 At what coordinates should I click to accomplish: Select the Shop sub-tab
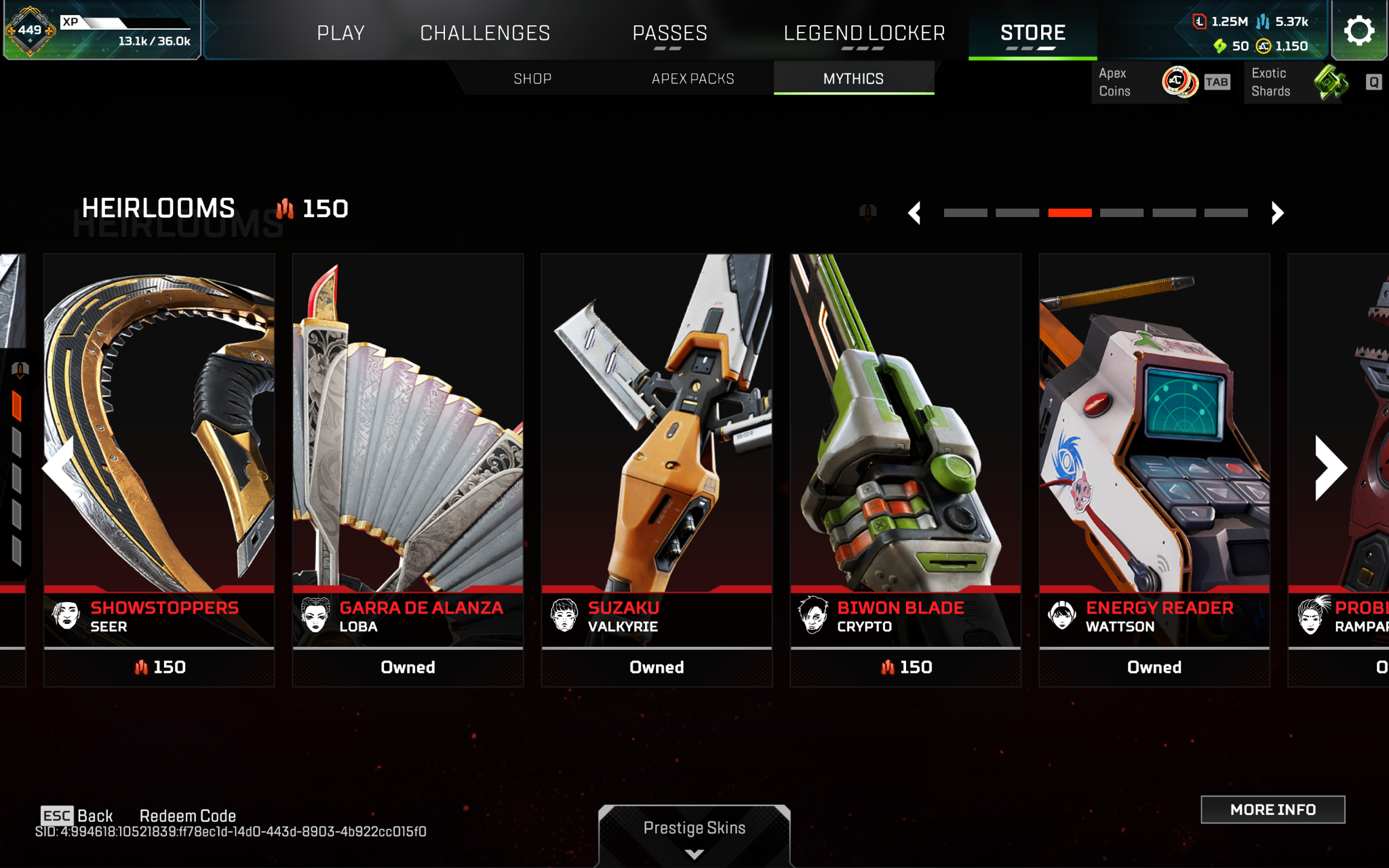[532, 79]
